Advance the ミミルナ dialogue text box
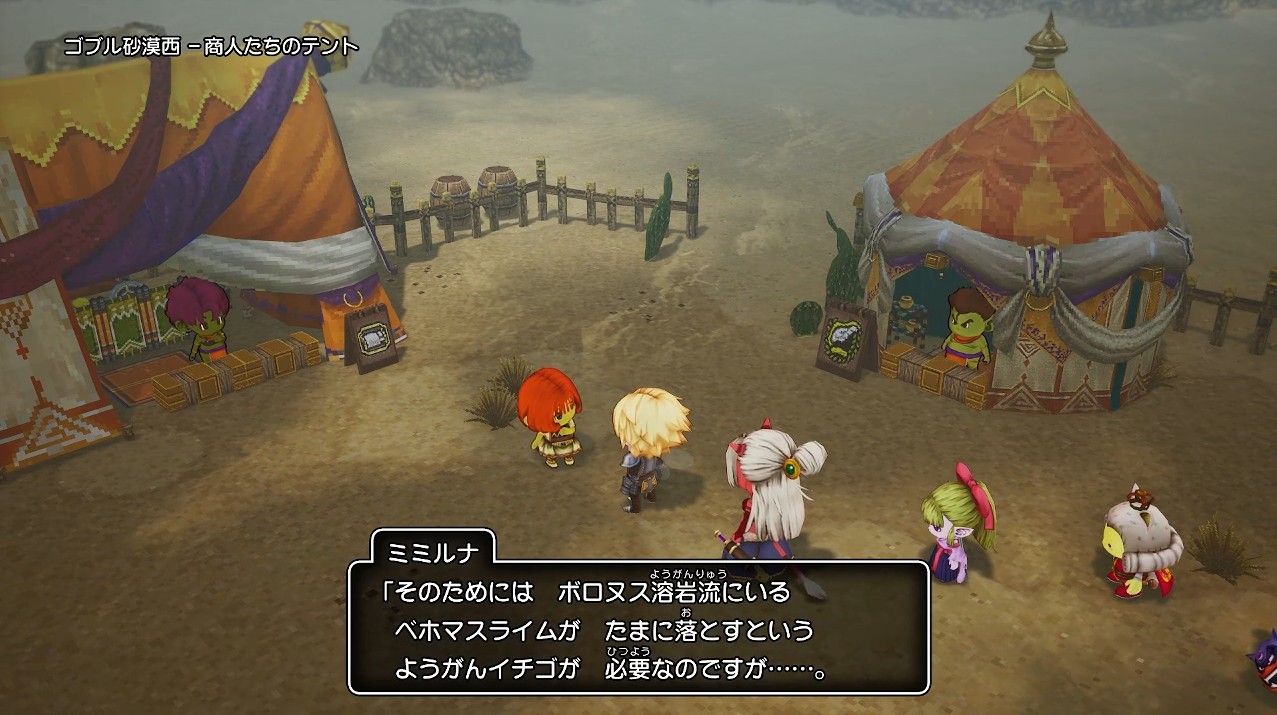 coord(638,627)
